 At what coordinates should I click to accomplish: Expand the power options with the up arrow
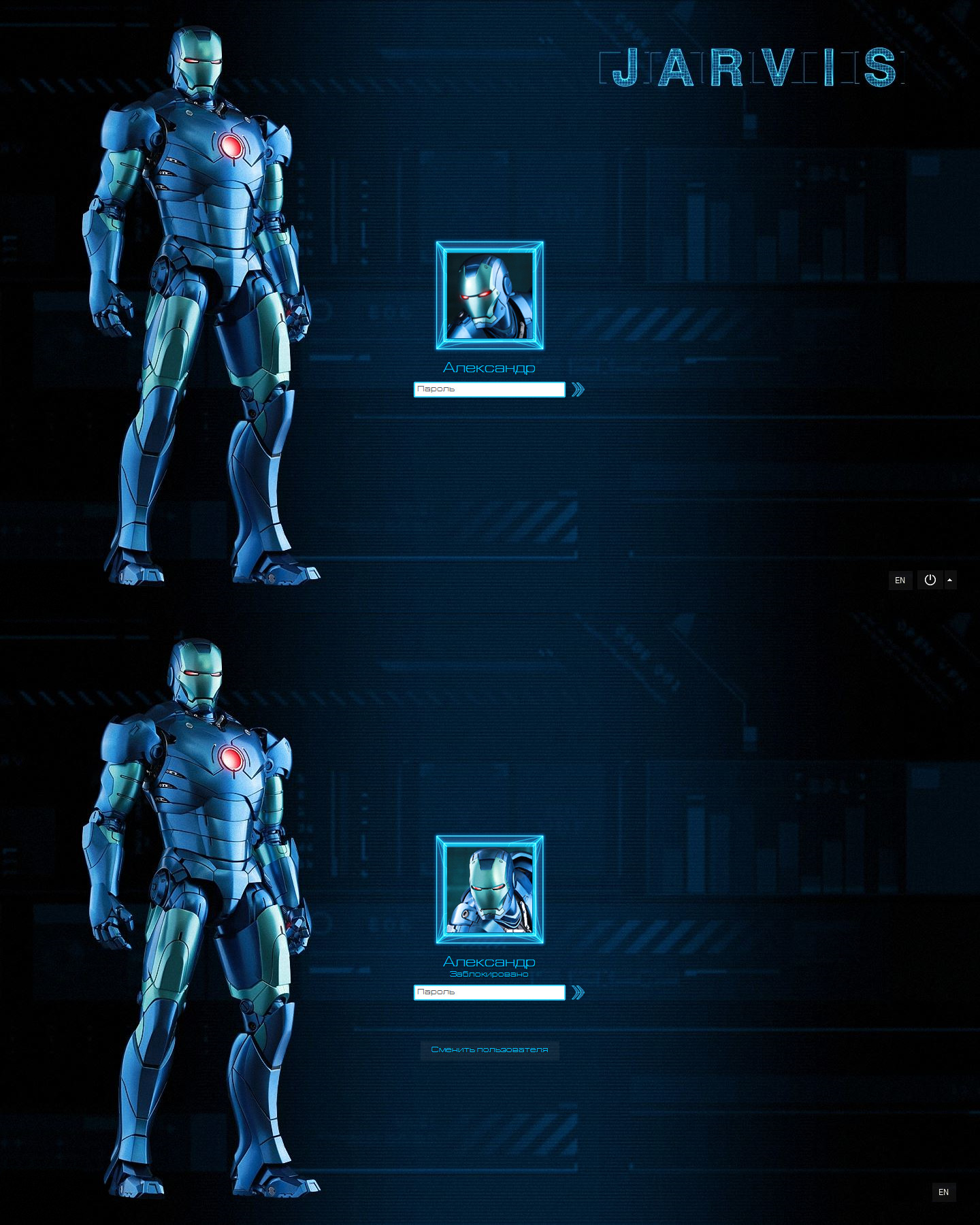click(x=950, y=581)
